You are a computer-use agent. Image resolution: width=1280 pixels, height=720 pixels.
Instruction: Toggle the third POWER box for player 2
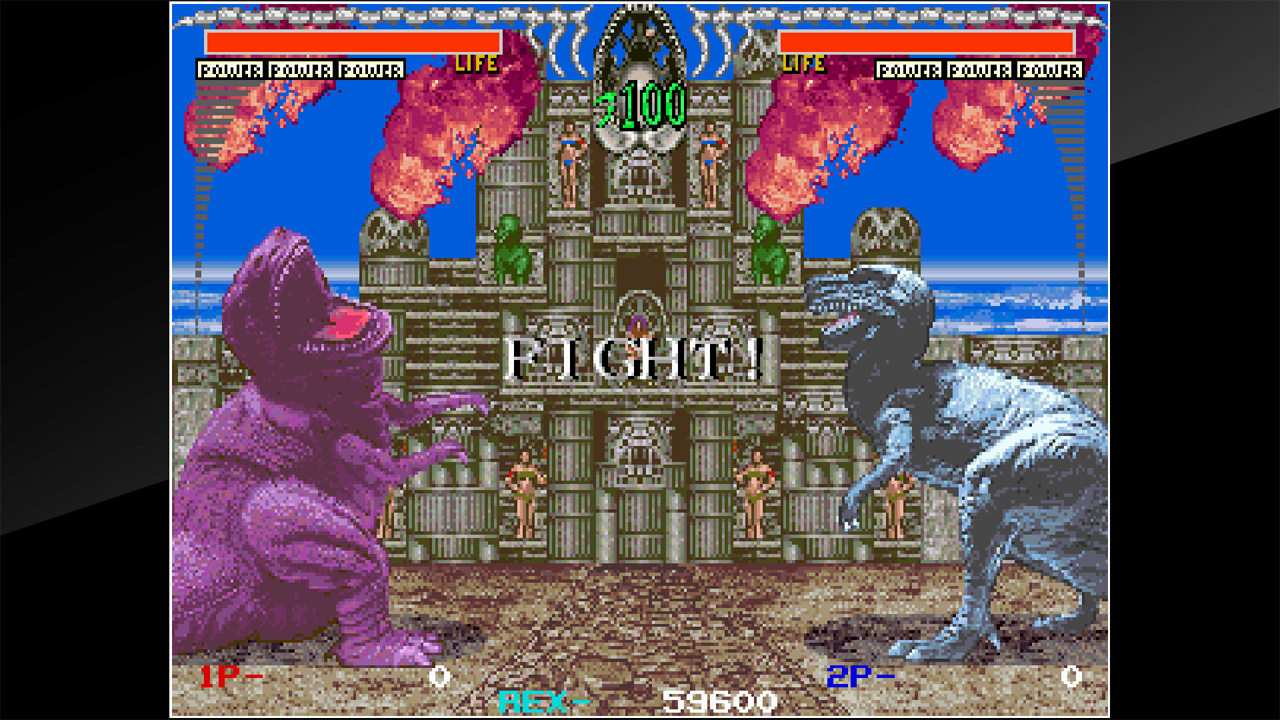tap(1051, 69)
